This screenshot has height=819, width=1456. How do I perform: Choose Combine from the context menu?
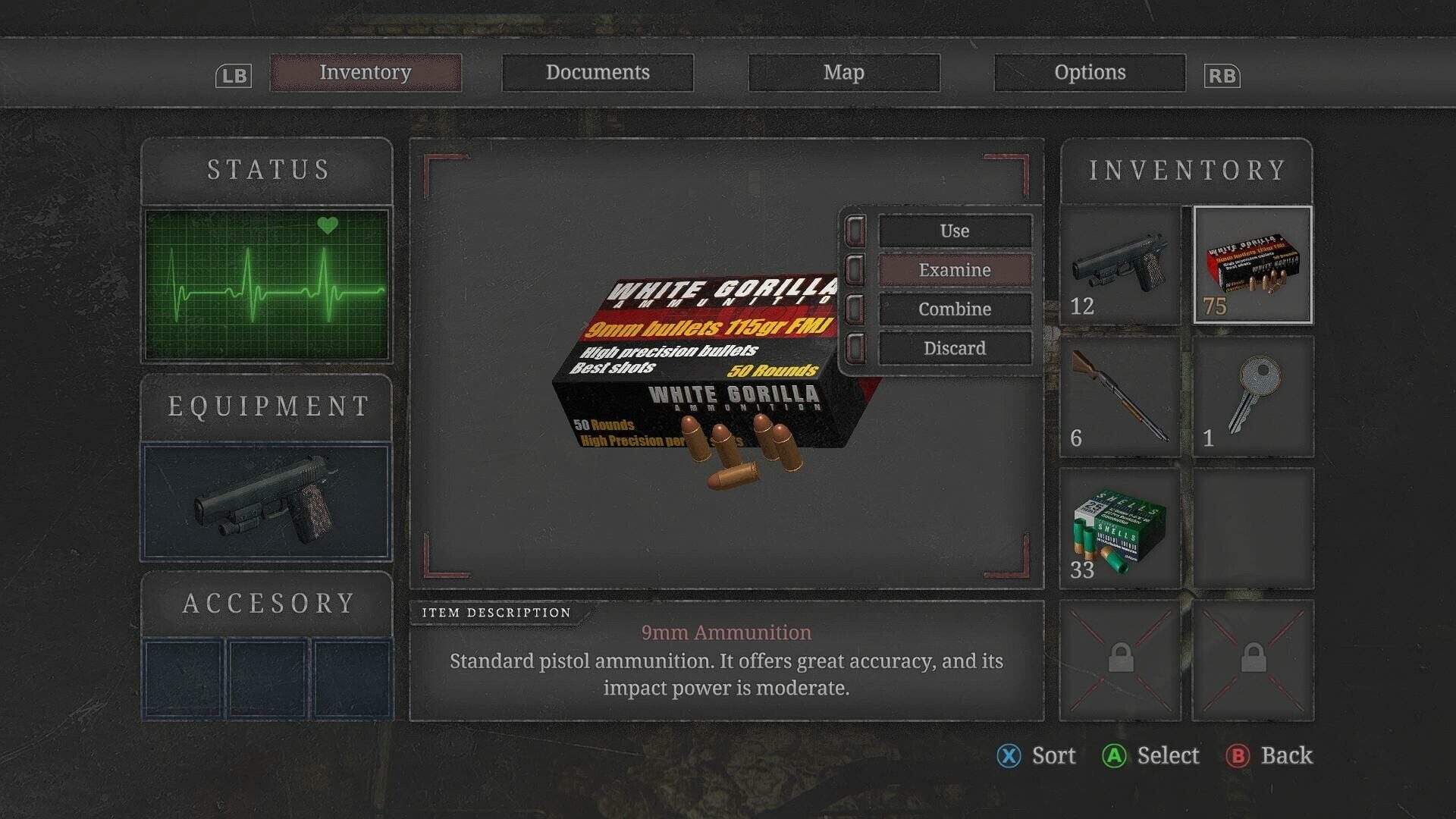(954, 309)
